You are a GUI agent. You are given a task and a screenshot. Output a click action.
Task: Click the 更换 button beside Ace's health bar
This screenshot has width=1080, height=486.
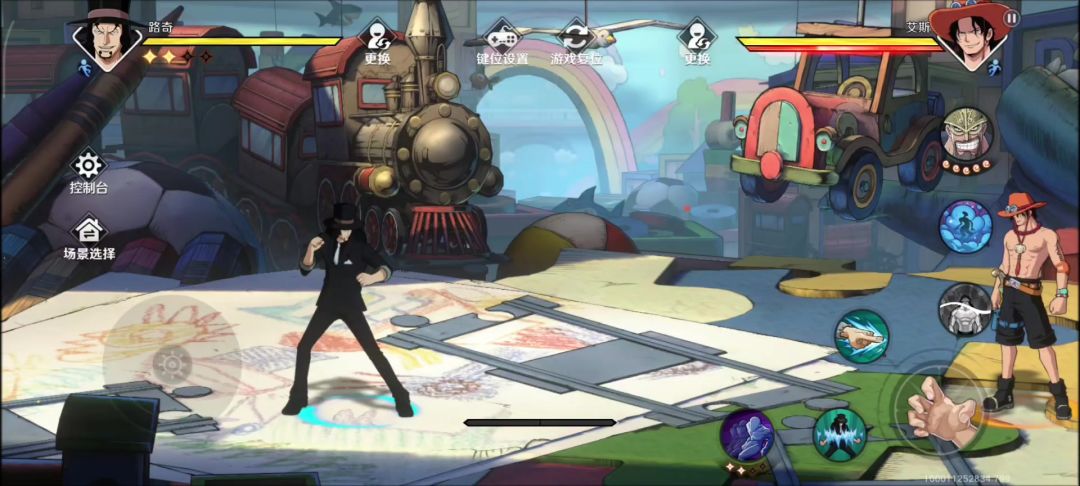coord(697,42)
